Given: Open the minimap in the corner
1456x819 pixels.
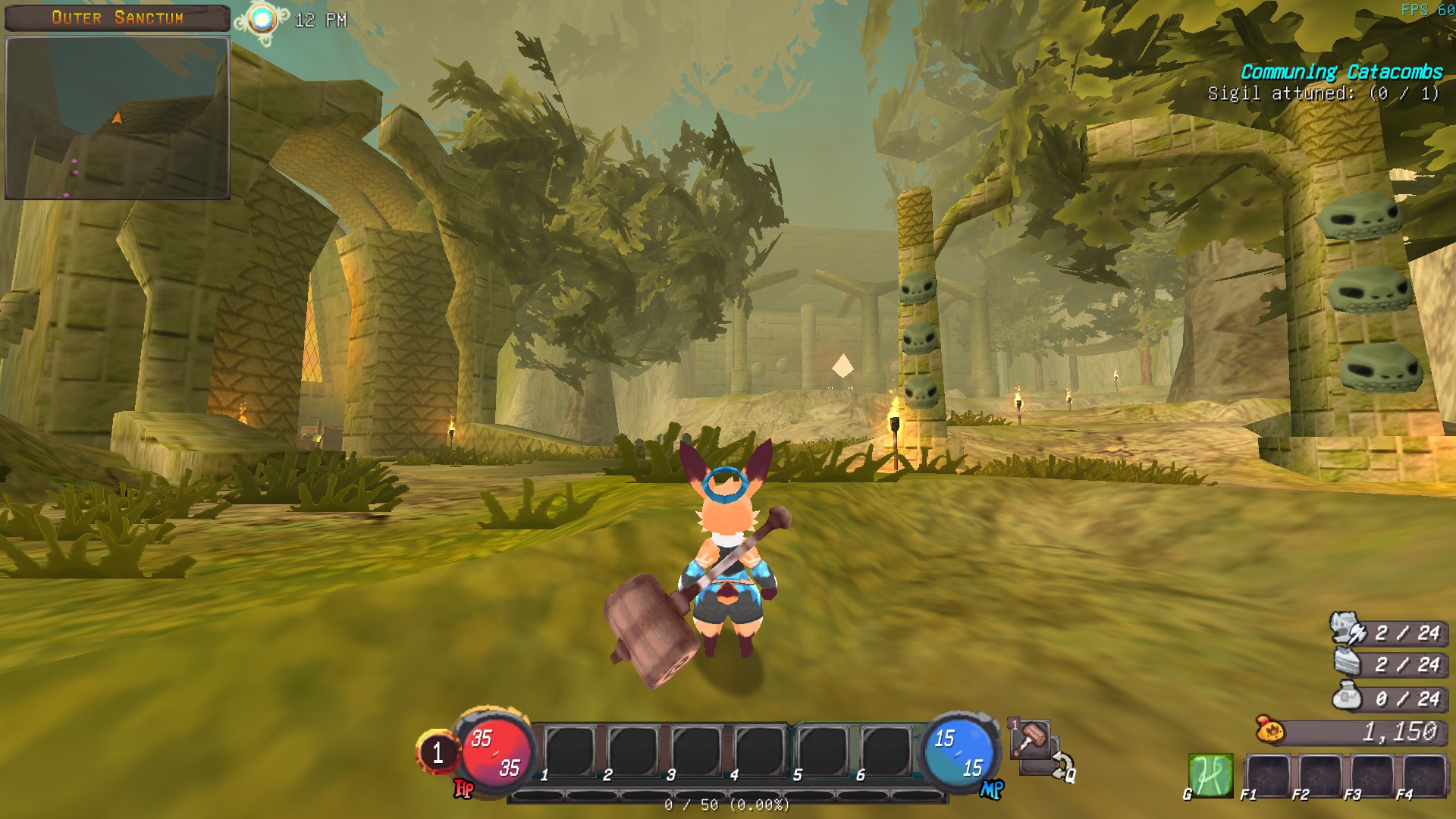Looking at the screenshot, I should tap(118, 118).
